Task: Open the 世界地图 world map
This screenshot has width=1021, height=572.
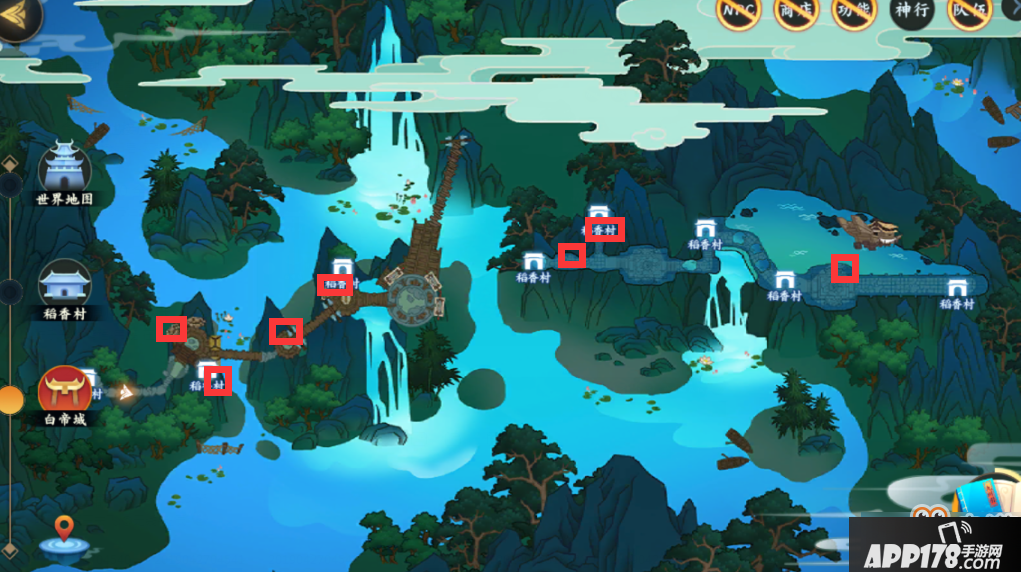Action: tap(64, 173)
